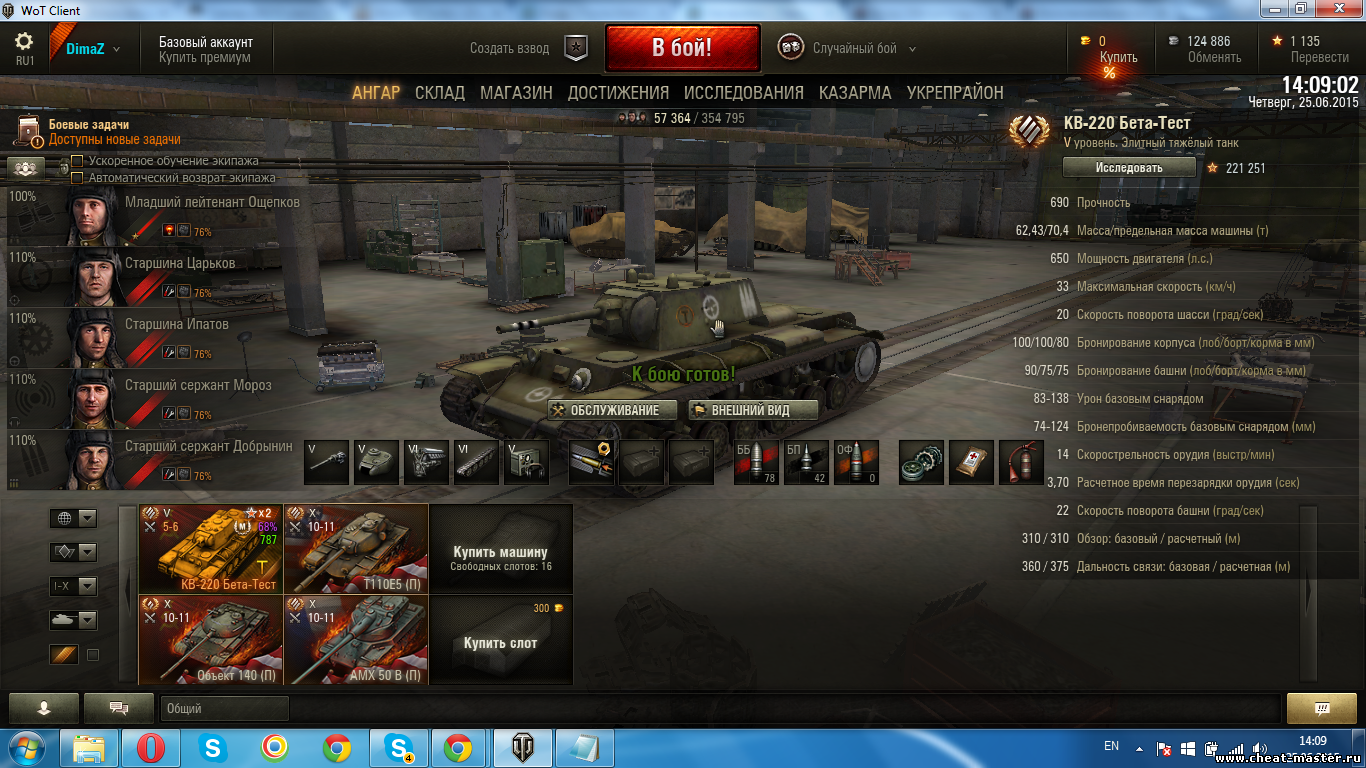
Task: Select the Объект 140 tank tile
Action: click(x=211, y=639)
